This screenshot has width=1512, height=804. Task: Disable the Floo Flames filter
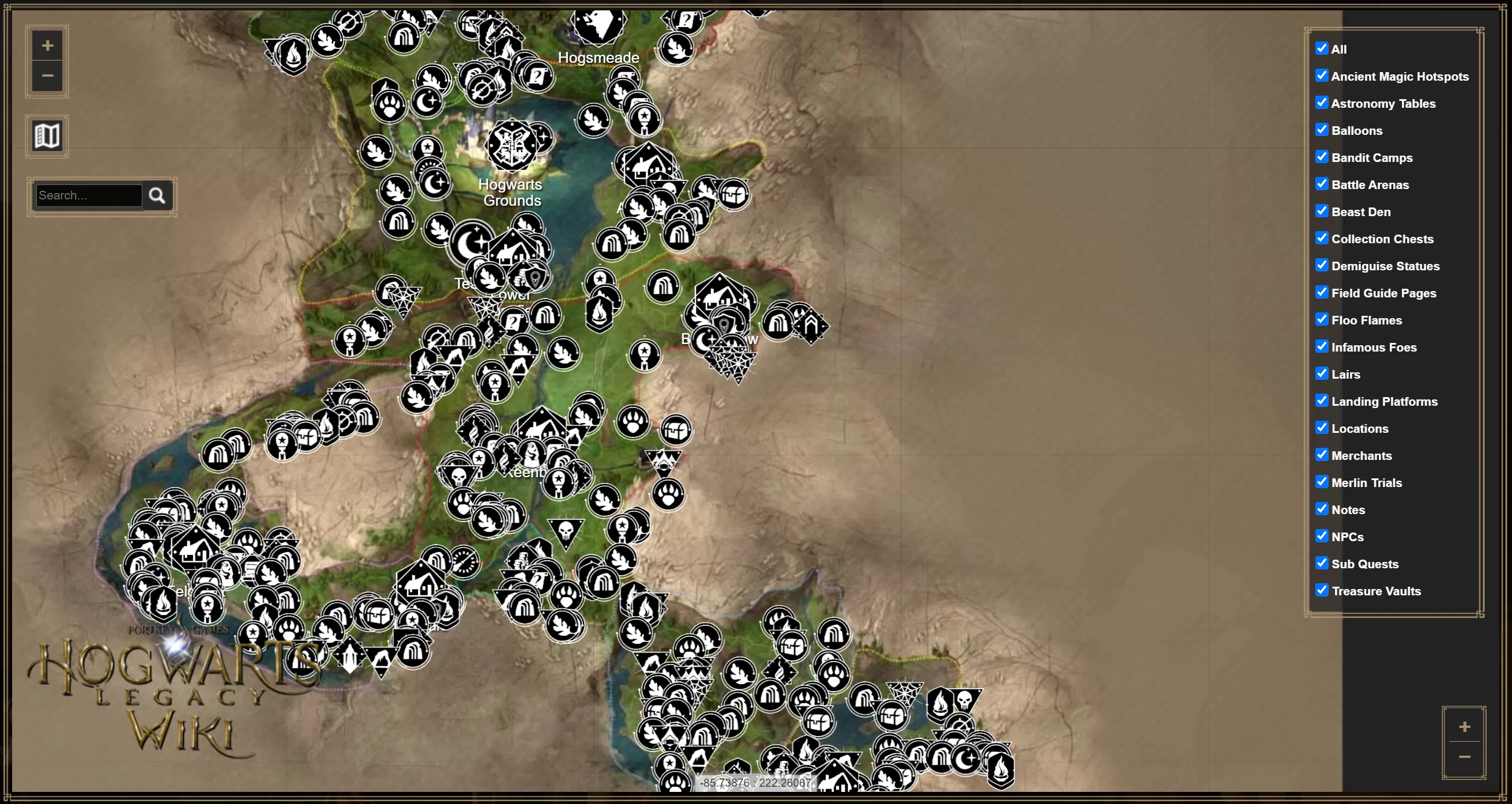(1322, 319)
